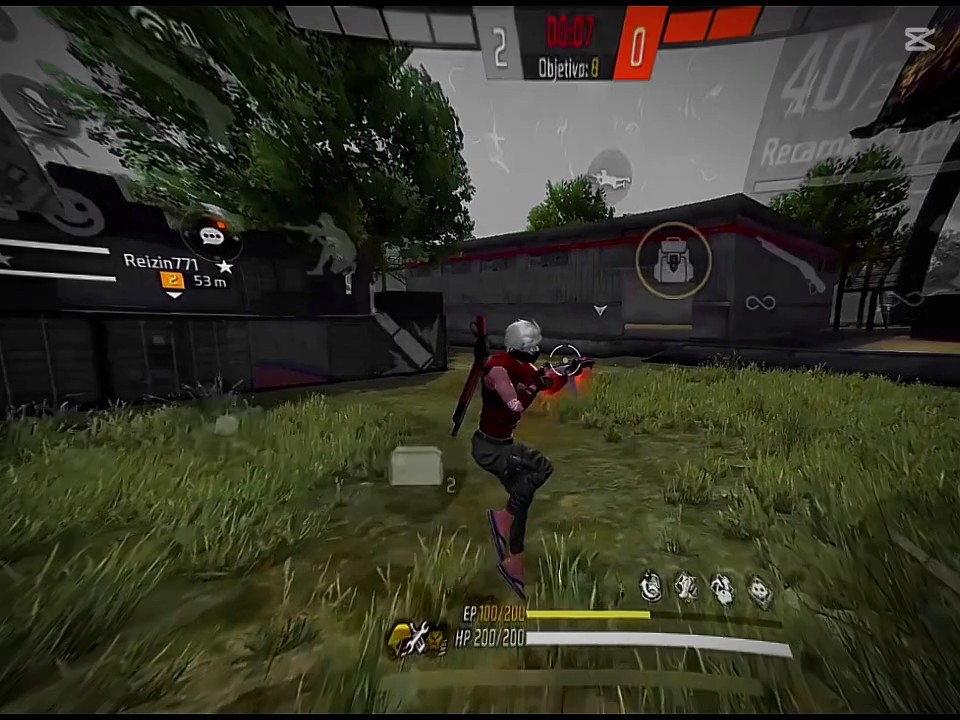Tap the smiley emote button
The image size is (960, 720).
(76, 212)
